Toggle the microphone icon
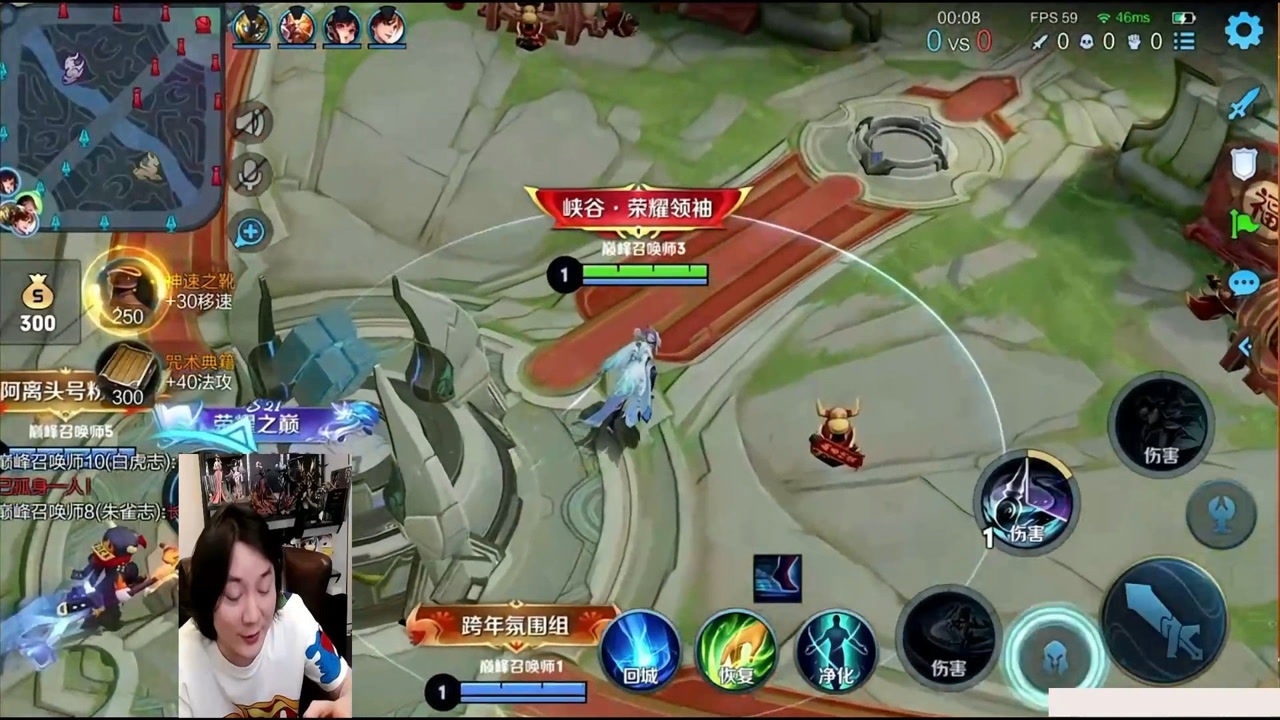The height and width of the screenshot is (720, 1280). 250,177
